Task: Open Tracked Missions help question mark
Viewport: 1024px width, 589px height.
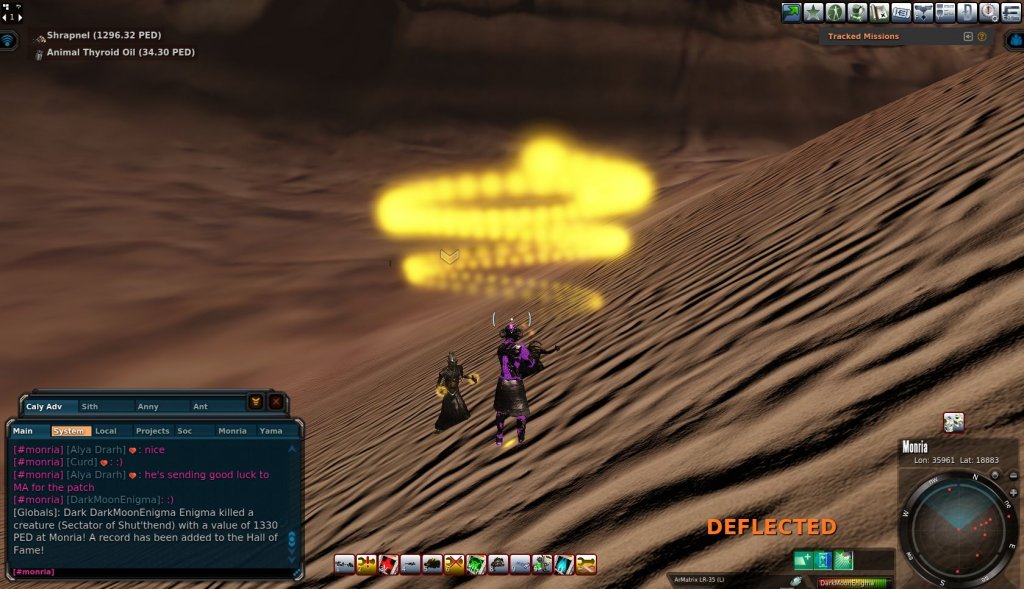Action: point(982,37)
